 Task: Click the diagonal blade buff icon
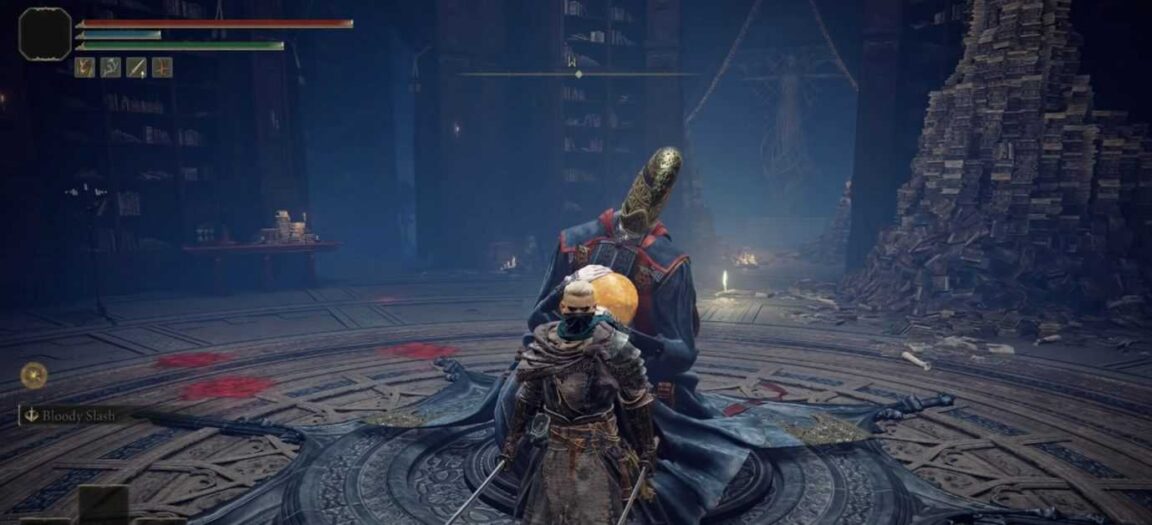[x=136, y=67]
